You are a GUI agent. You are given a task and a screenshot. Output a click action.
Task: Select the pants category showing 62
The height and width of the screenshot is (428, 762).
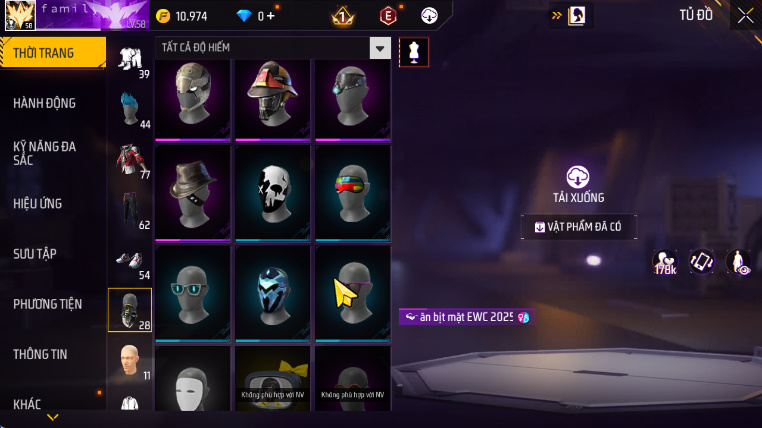click(130, 210)
